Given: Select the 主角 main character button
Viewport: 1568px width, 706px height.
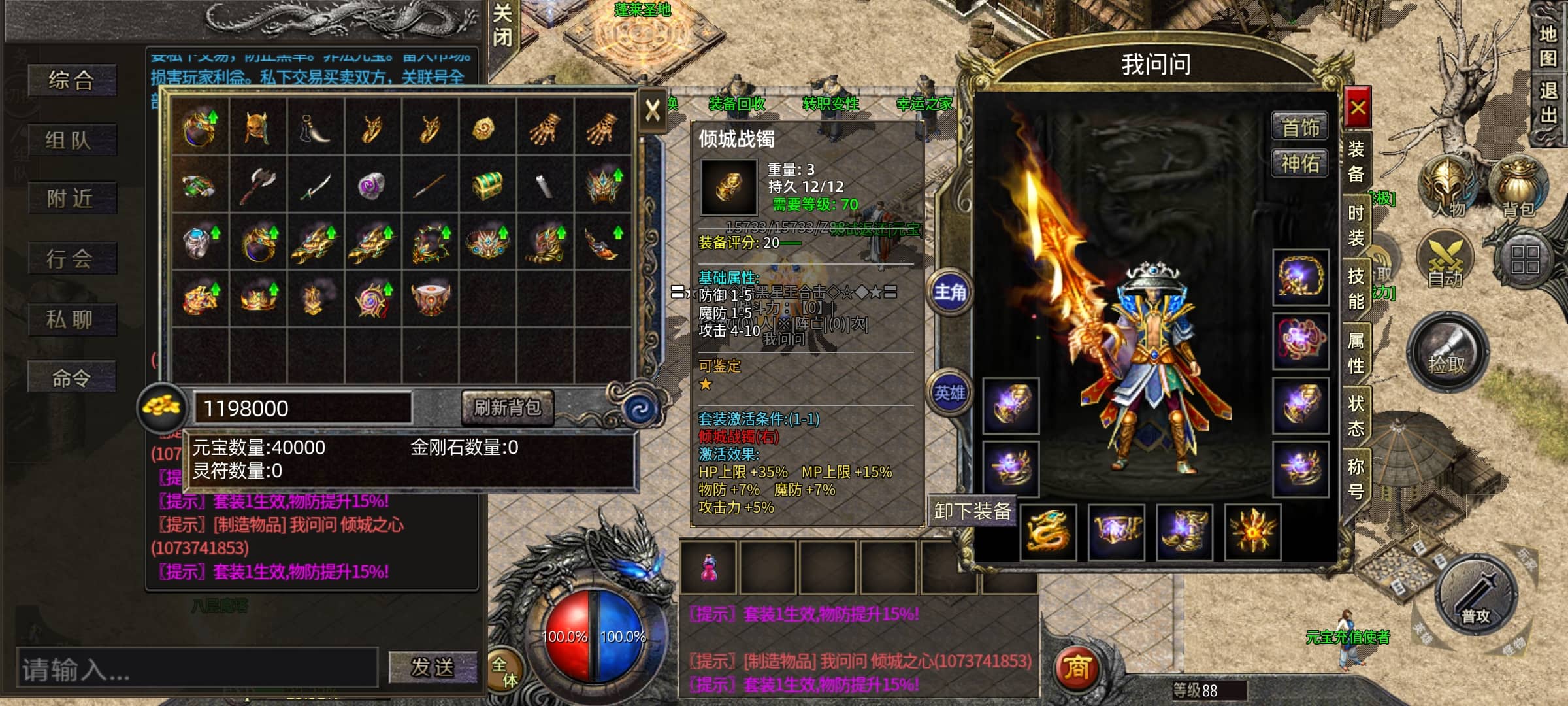Looking at the screenshot, I should pyautogui.click(x=949, y=292).
